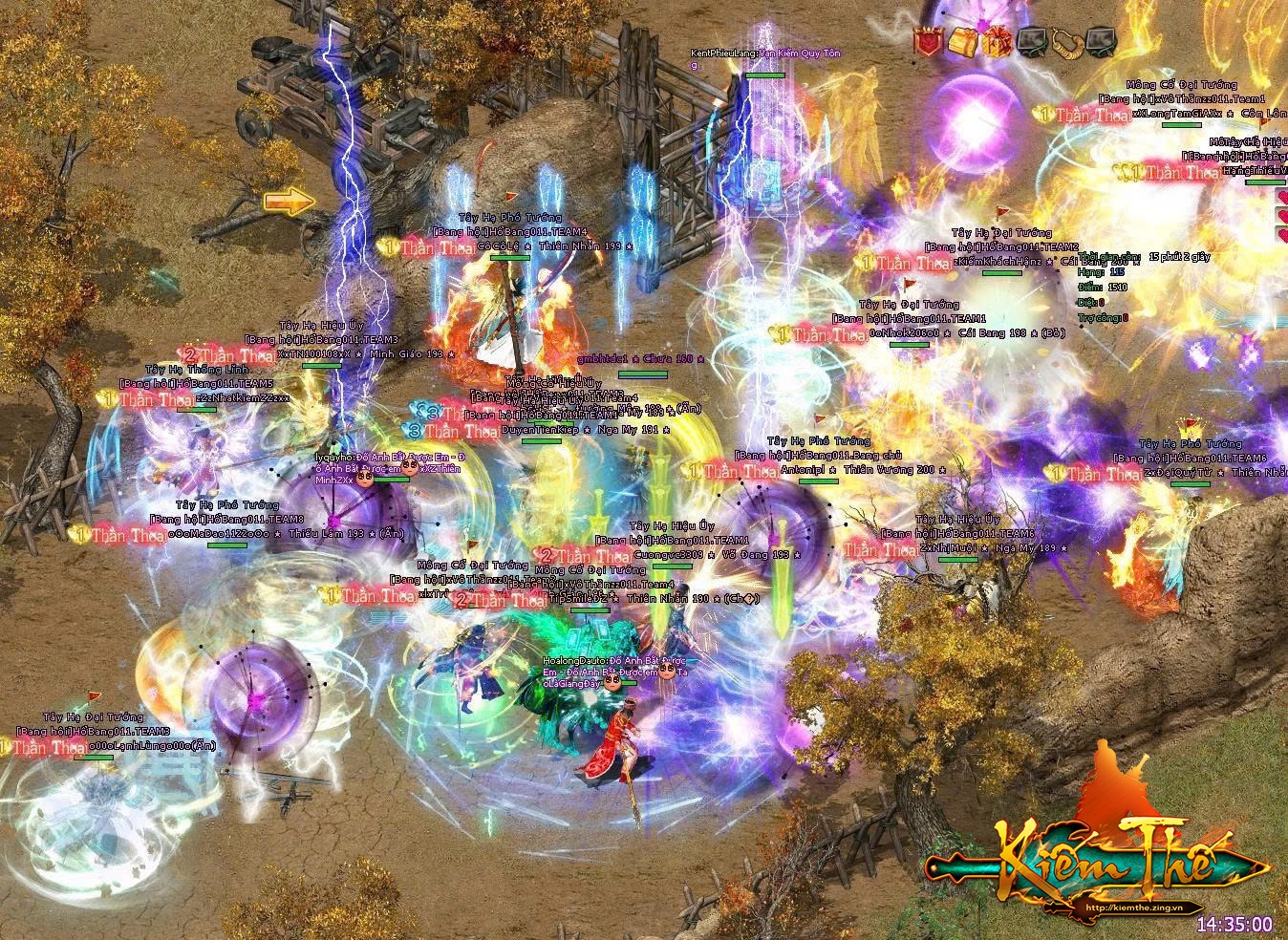Open the red shield badge icon

tap(928, 41)
